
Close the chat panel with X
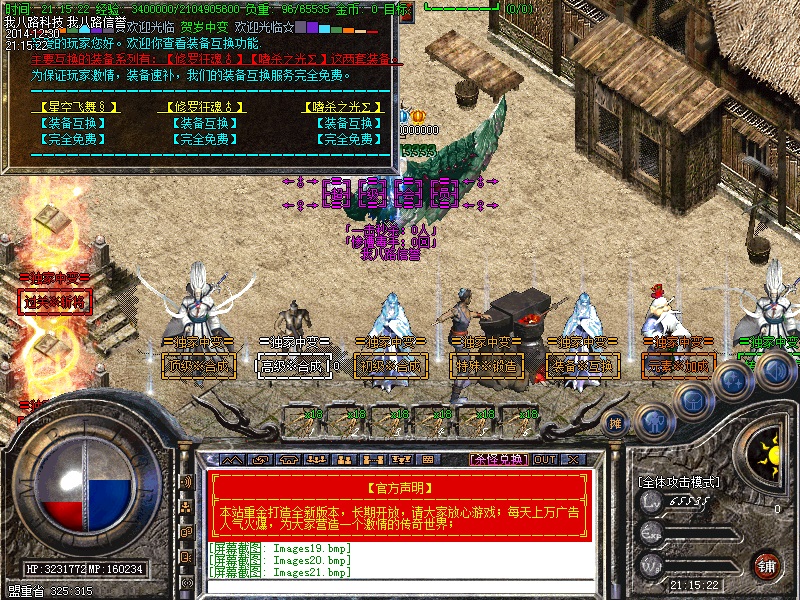point(573,460)
